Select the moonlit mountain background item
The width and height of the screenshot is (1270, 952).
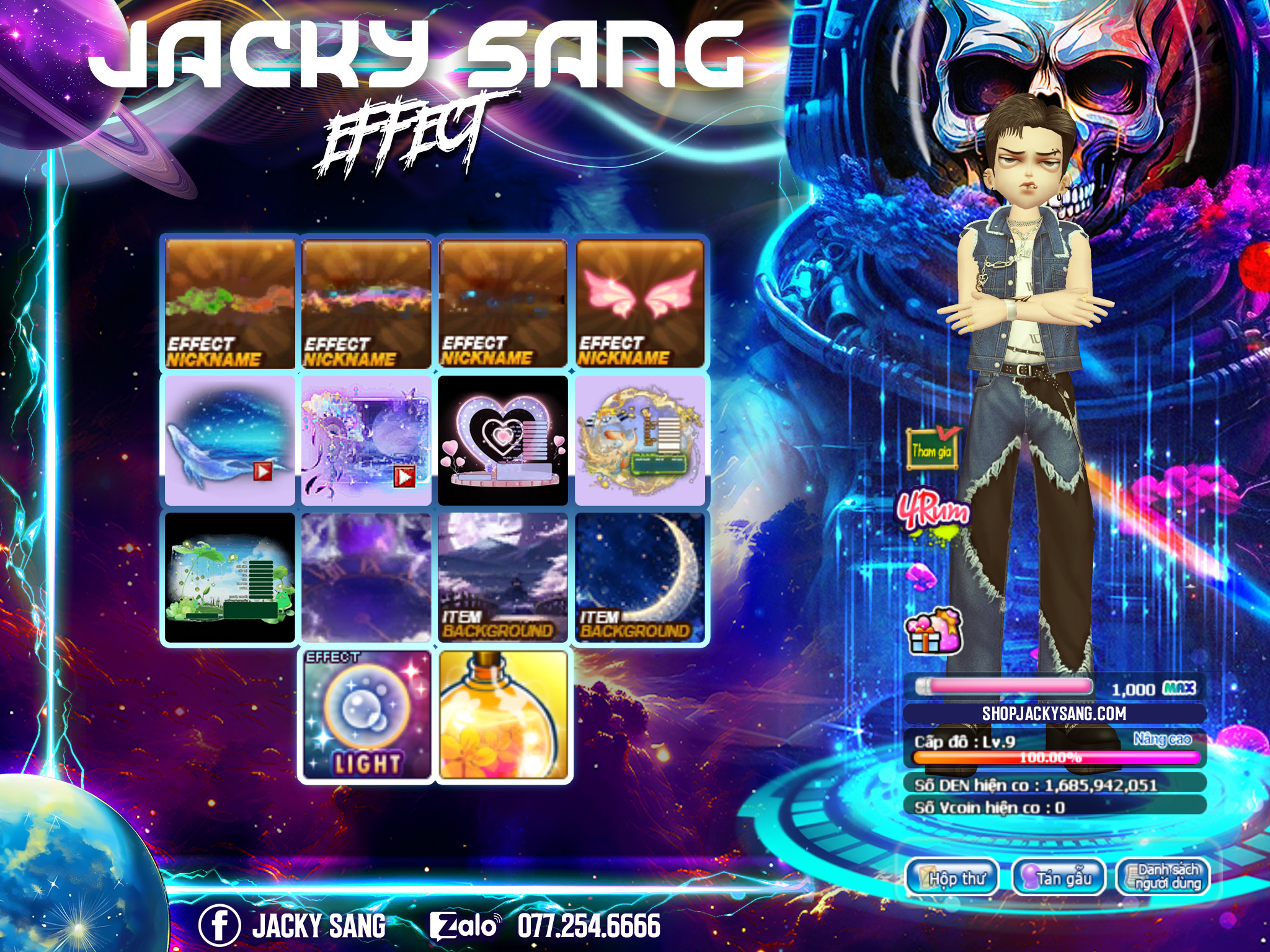[x=503, y=578]
